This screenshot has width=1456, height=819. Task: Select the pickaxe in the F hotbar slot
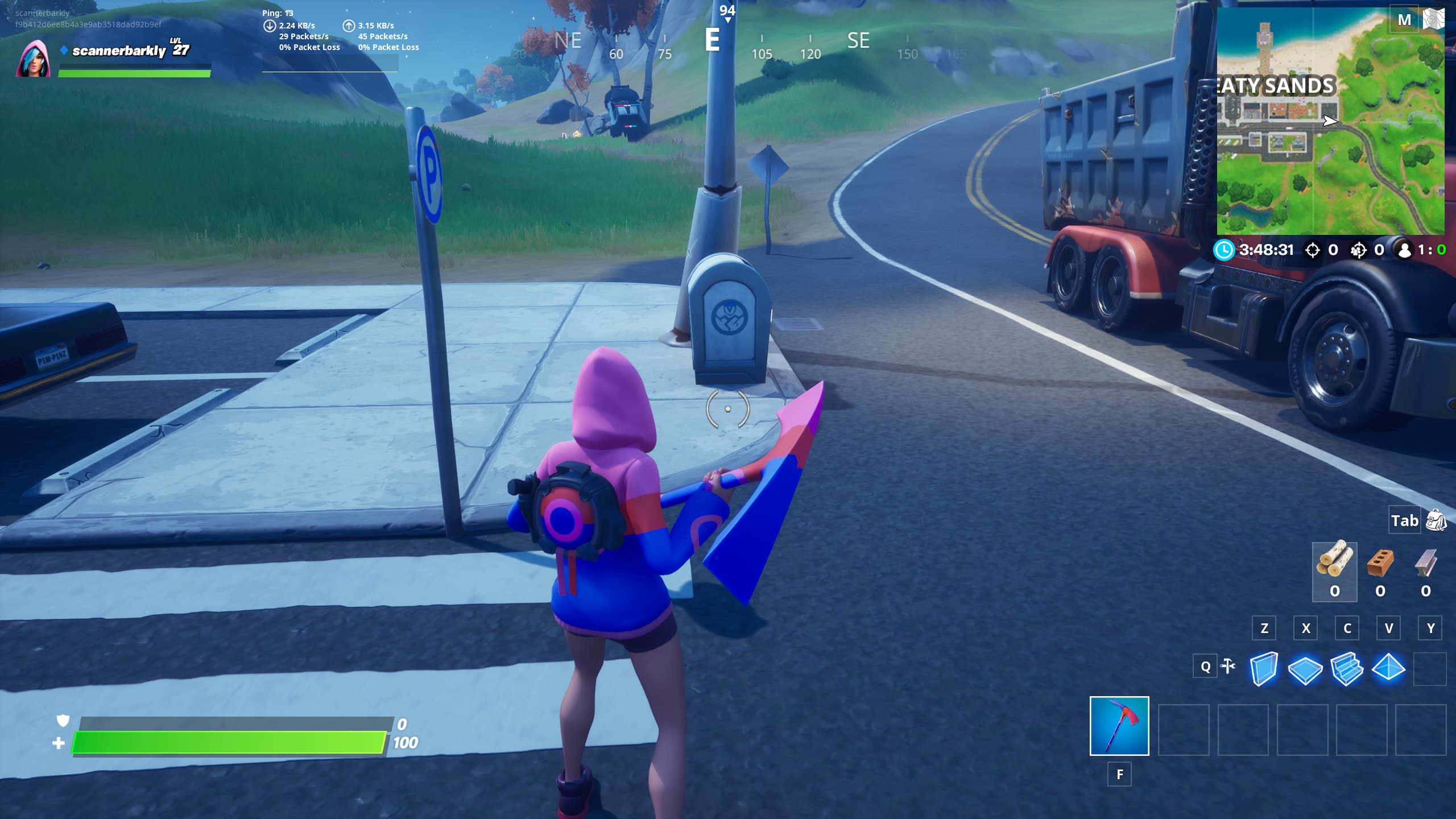[x=1118, y=729]
